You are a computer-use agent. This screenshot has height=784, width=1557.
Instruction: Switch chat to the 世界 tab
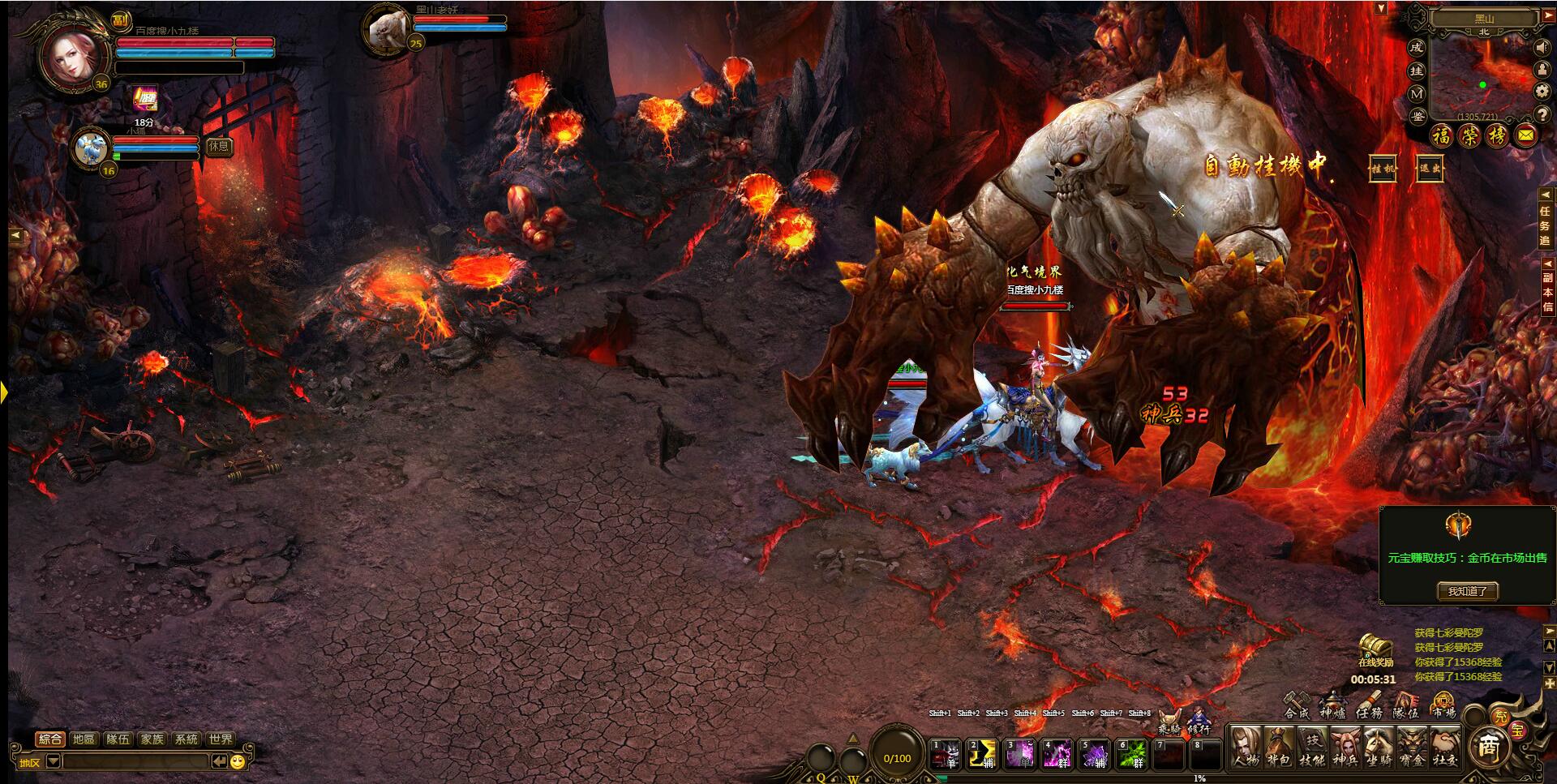pyautogui.click(x=221, y=739)
